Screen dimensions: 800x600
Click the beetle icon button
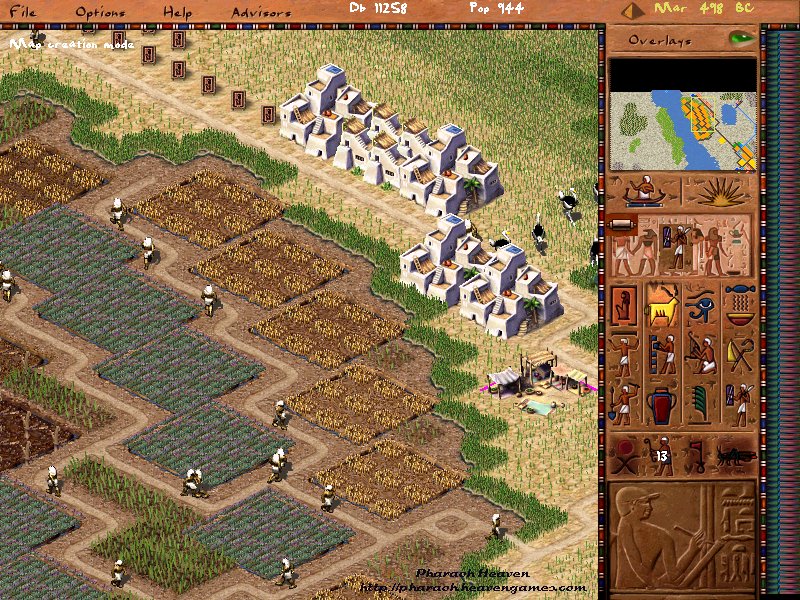point(735,455)
